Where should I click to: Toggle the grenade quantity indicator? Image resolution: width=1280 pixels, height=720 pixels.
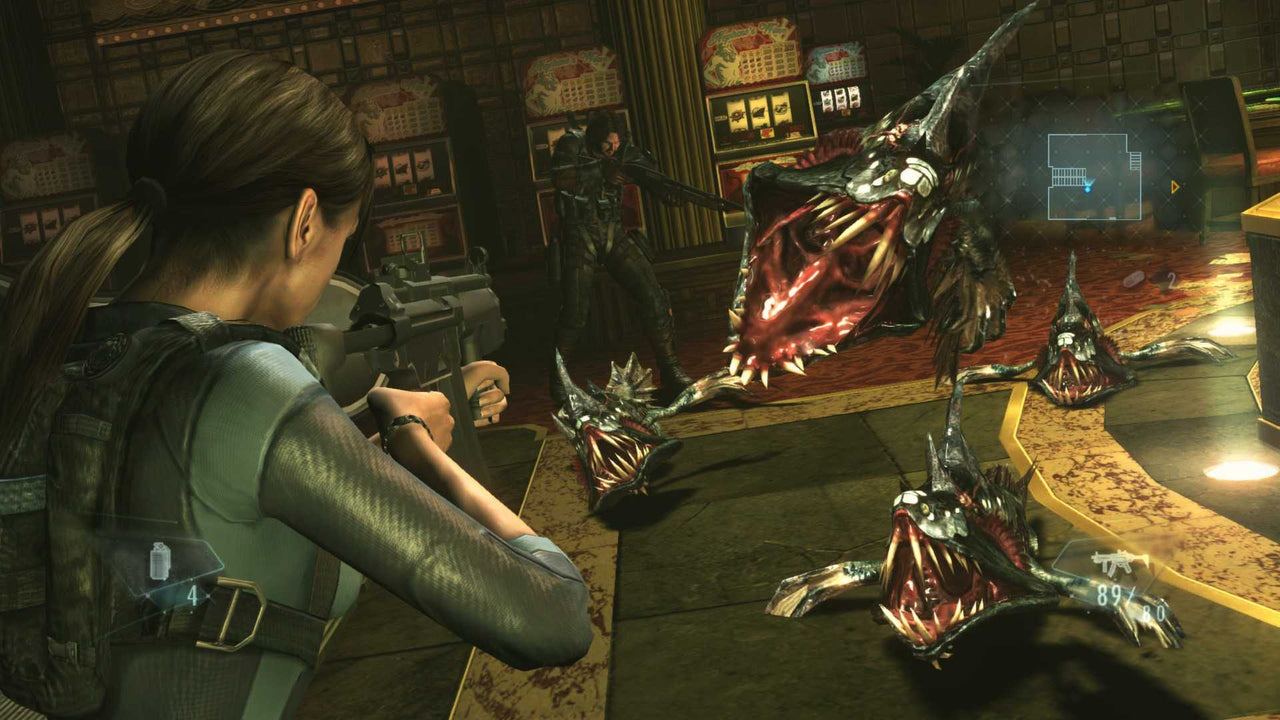tap(192, 597)
